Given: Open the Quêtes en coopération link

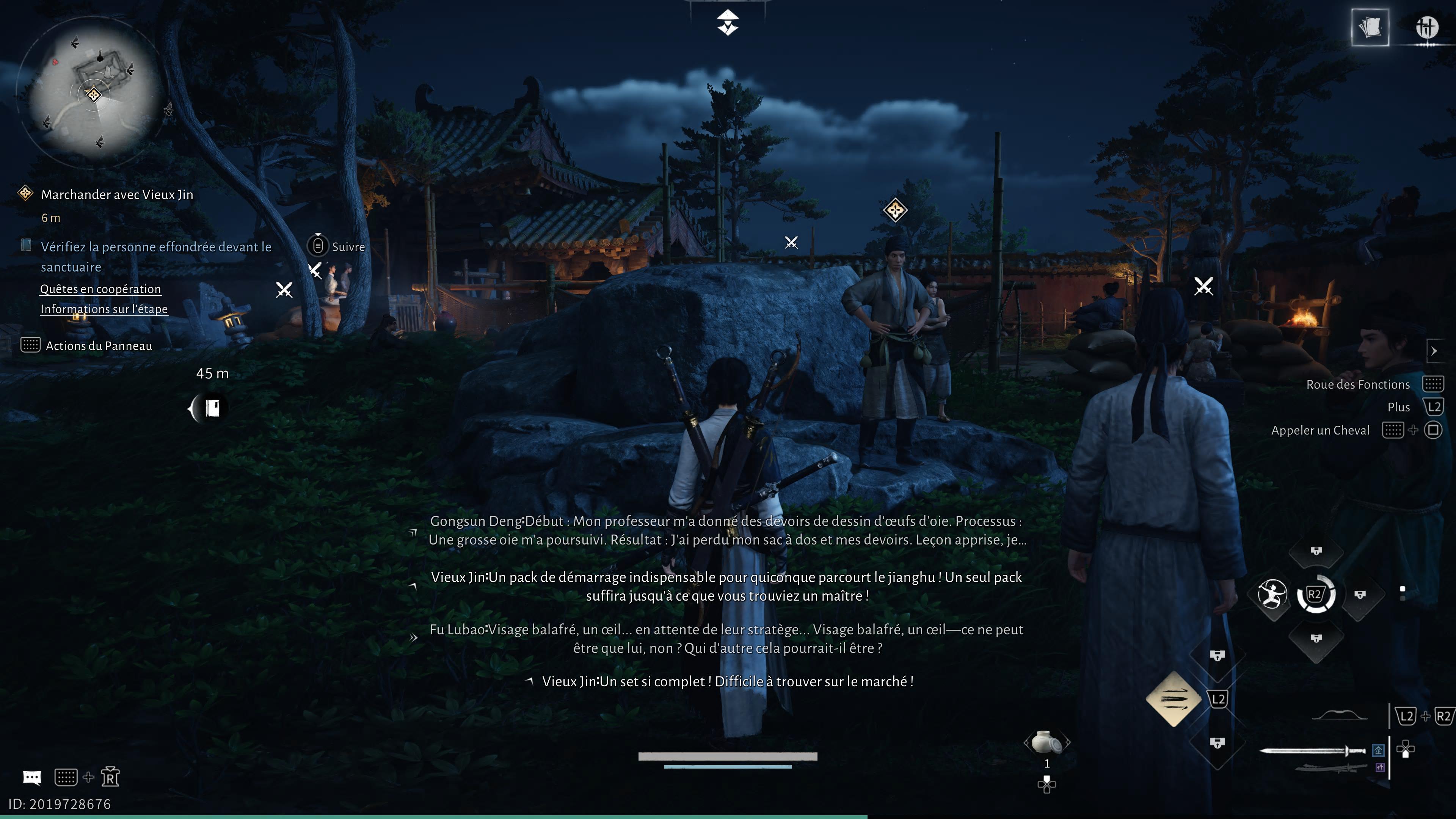Looking at the screenshot, I should pyautogui.click(x=100, y=289).
